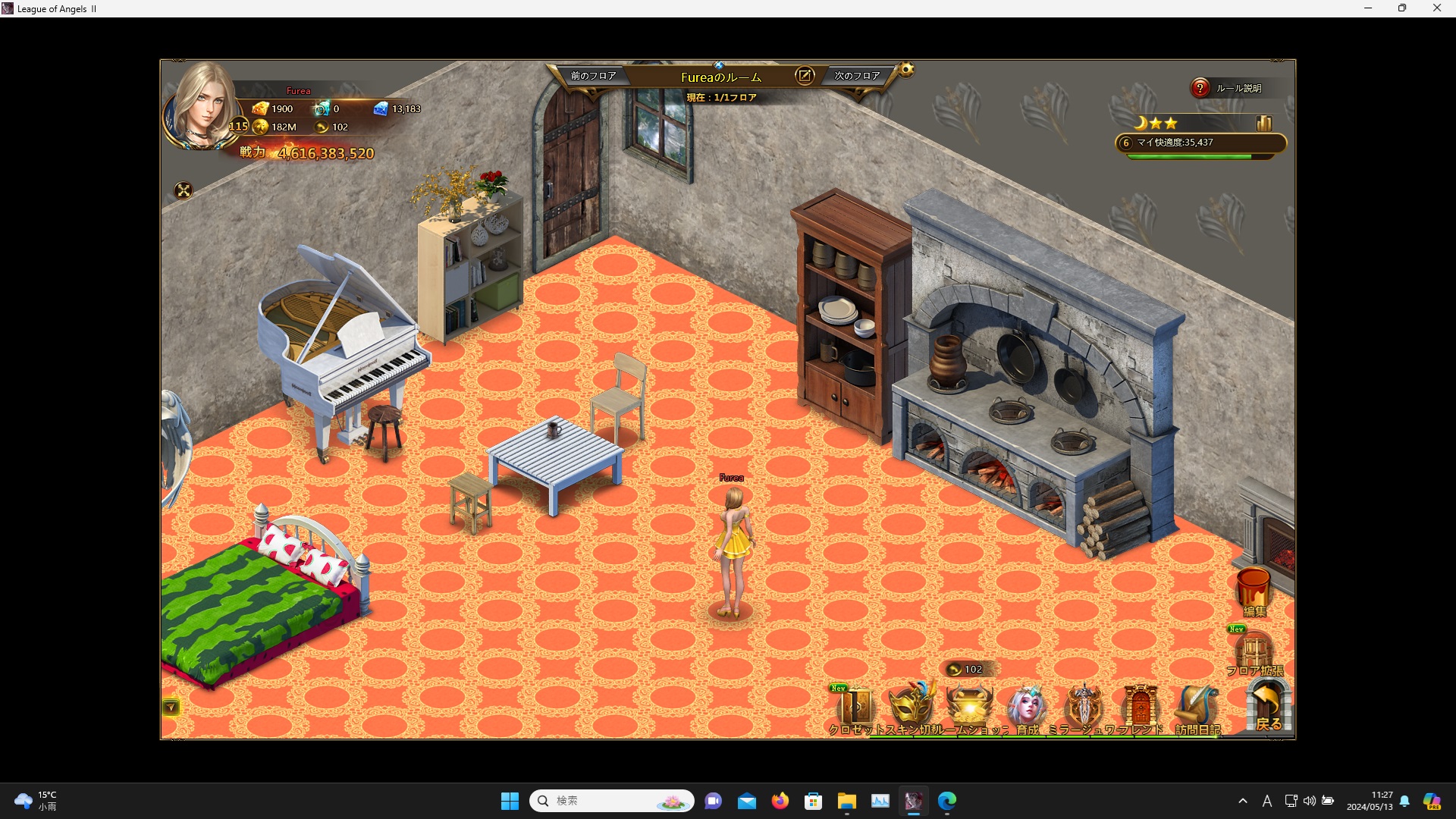The height and width of the screenshot is (819, 1456).
Task: Open the comfort ranking bar-chart icon
Action: (x=1263, y=123)
